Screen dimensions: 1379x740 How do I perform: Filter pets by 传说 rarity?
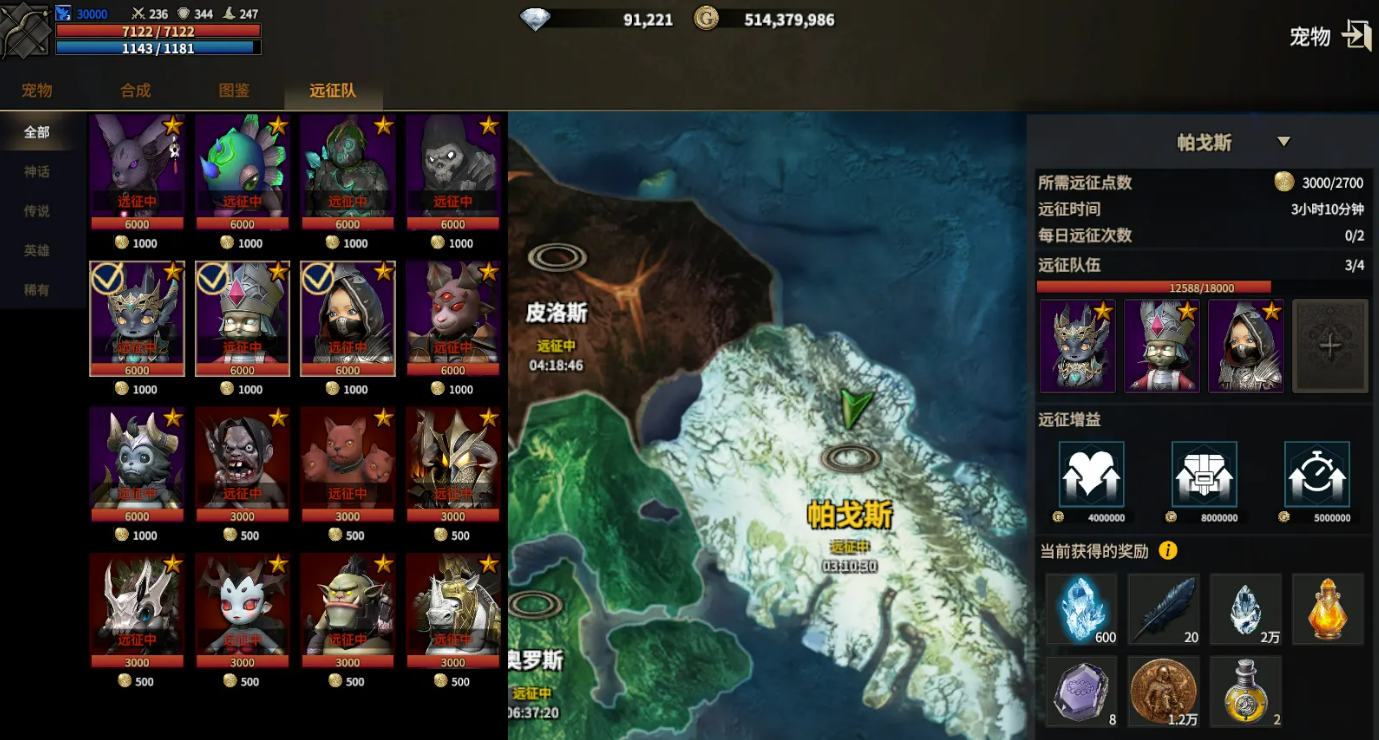(37, 211)
